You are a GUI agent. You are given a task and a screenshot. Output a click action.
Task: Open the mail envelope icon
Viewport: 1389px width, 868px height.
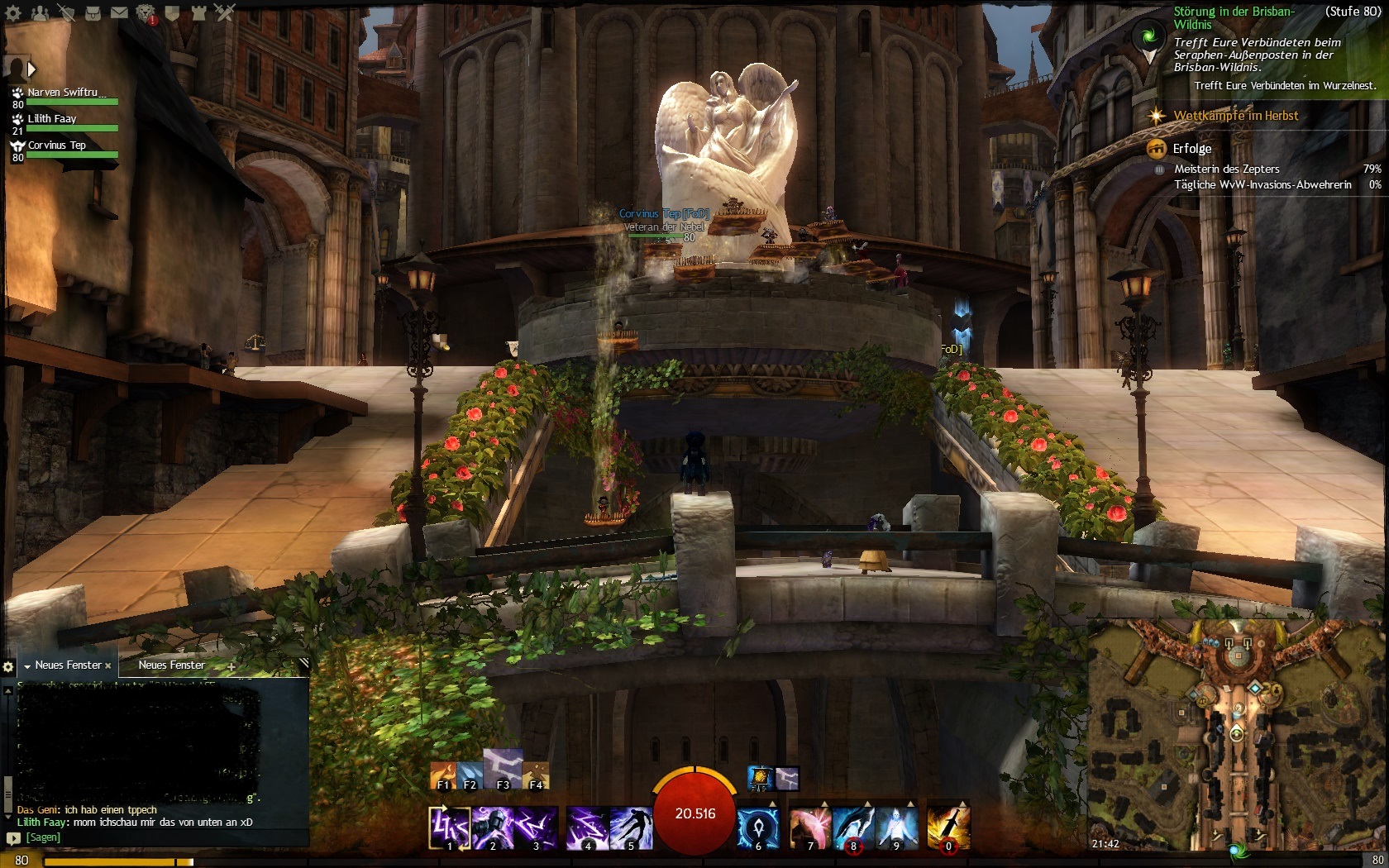click(119, 12)
